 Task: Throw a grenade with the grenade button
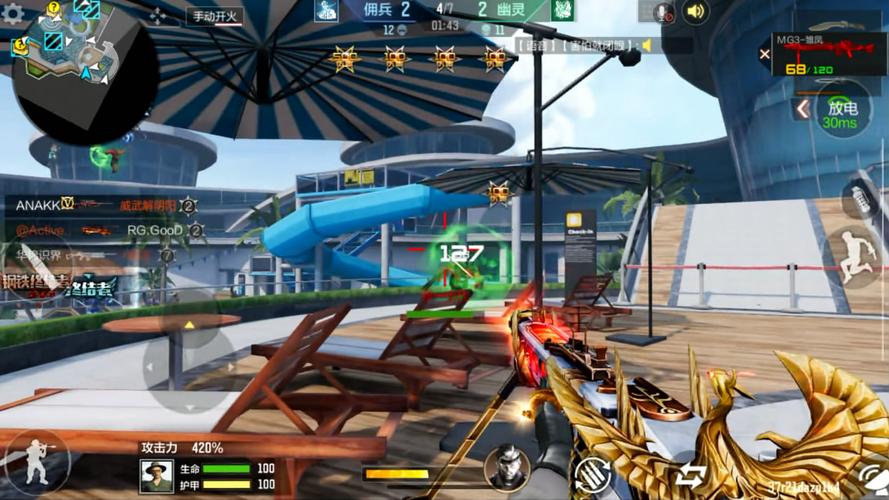pyautogui.click(x=863, y=198)
